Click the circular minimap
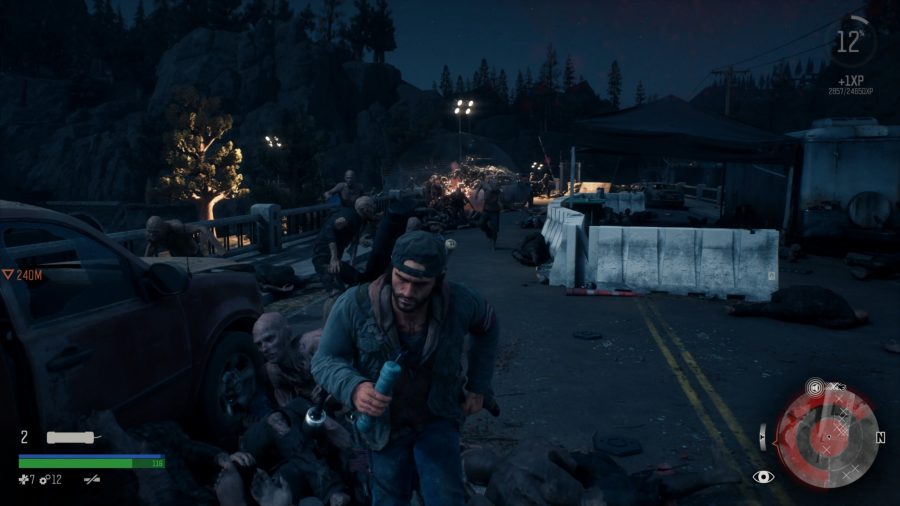 pos(826,436)
